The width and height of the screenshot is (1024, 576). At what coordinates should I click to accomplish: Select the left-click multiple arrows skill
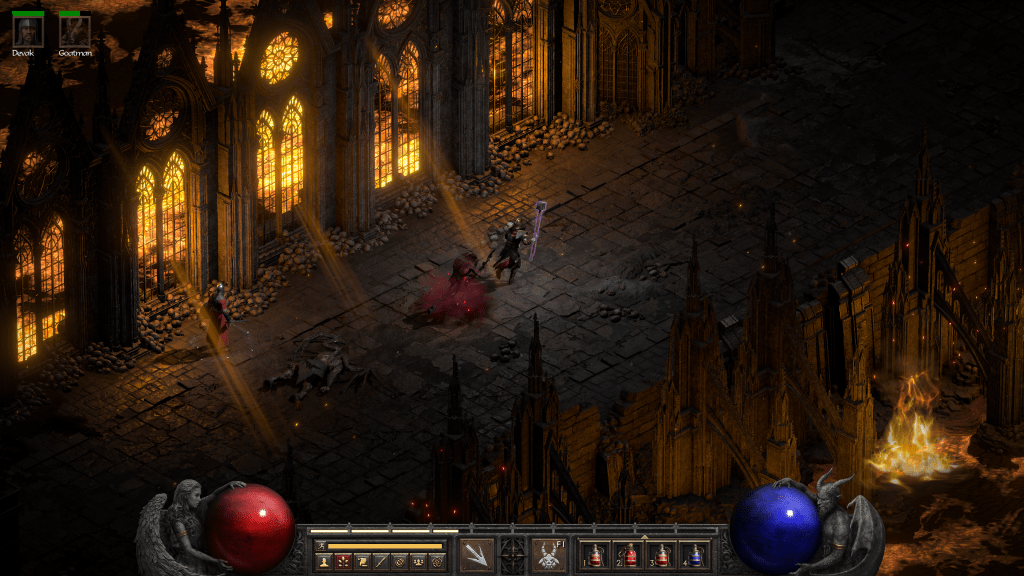(475, 555)
